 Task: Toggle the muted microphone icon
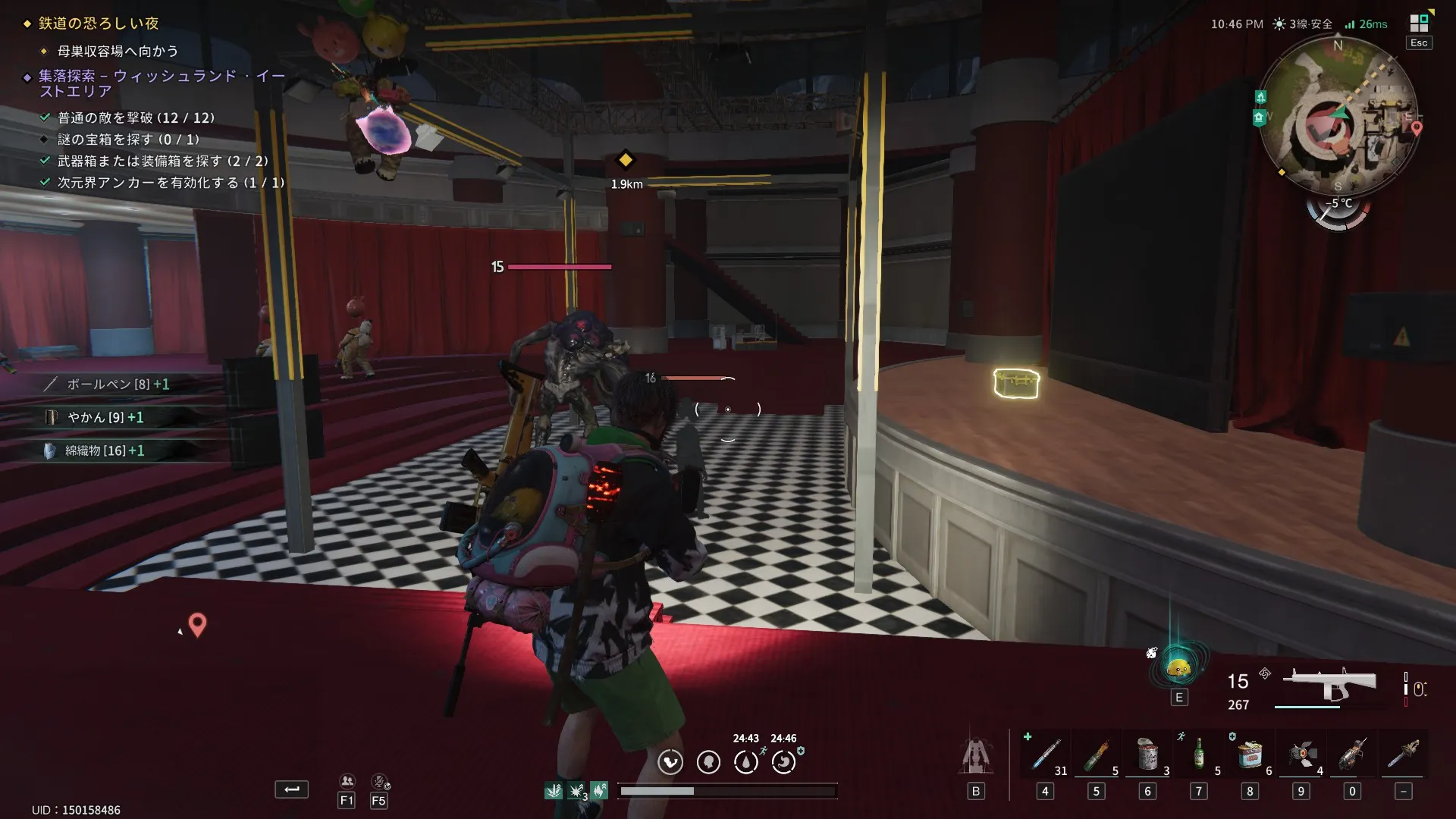point(379,782)
